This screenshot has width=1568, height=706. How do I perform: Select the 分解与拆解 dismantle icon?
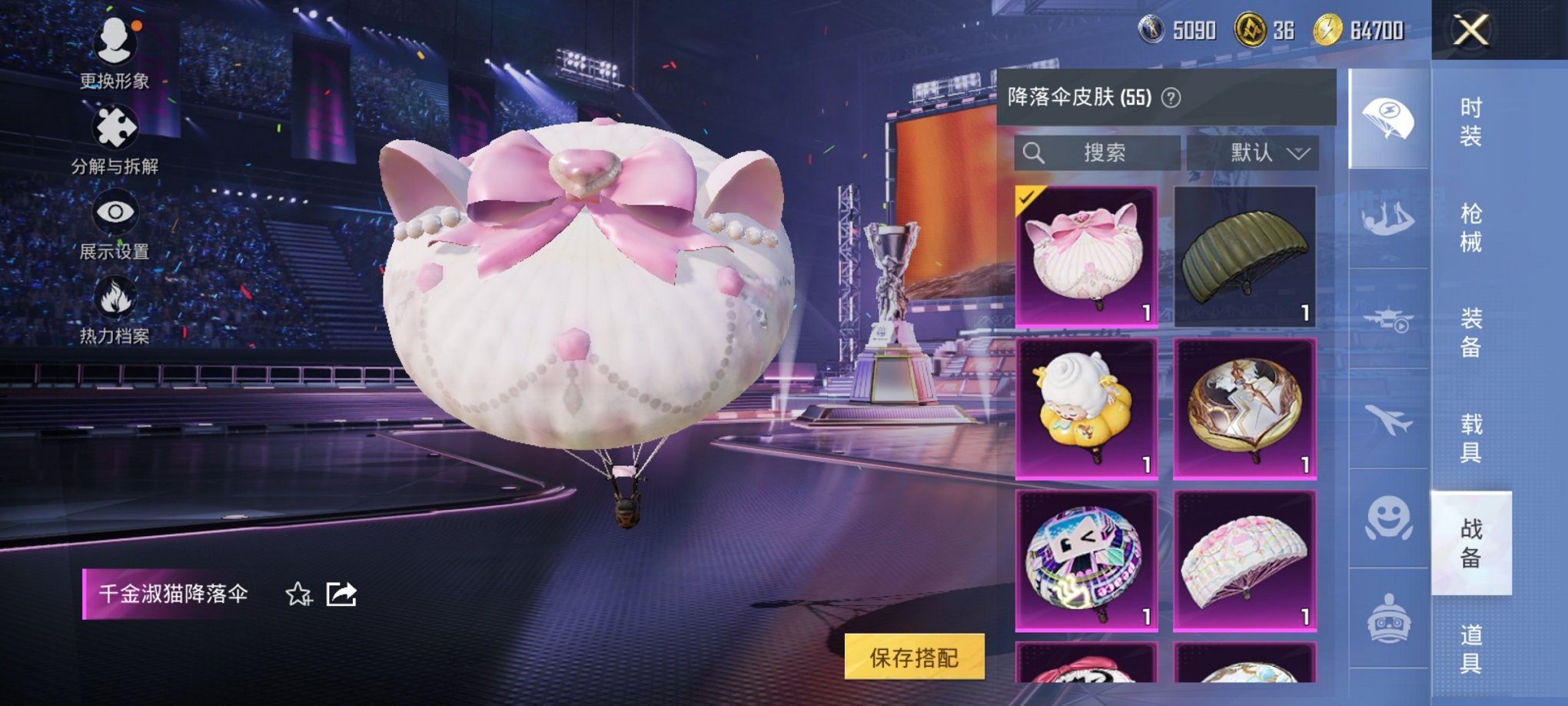point(115,127)
